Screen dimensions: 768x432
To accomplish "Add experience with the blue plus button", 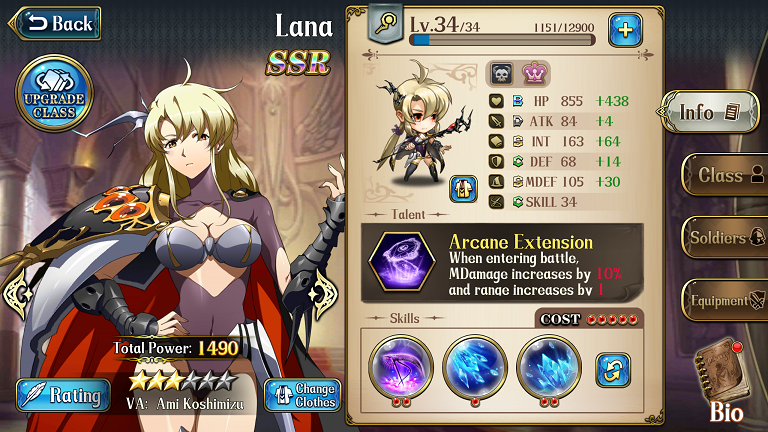I will pos(625,30).
